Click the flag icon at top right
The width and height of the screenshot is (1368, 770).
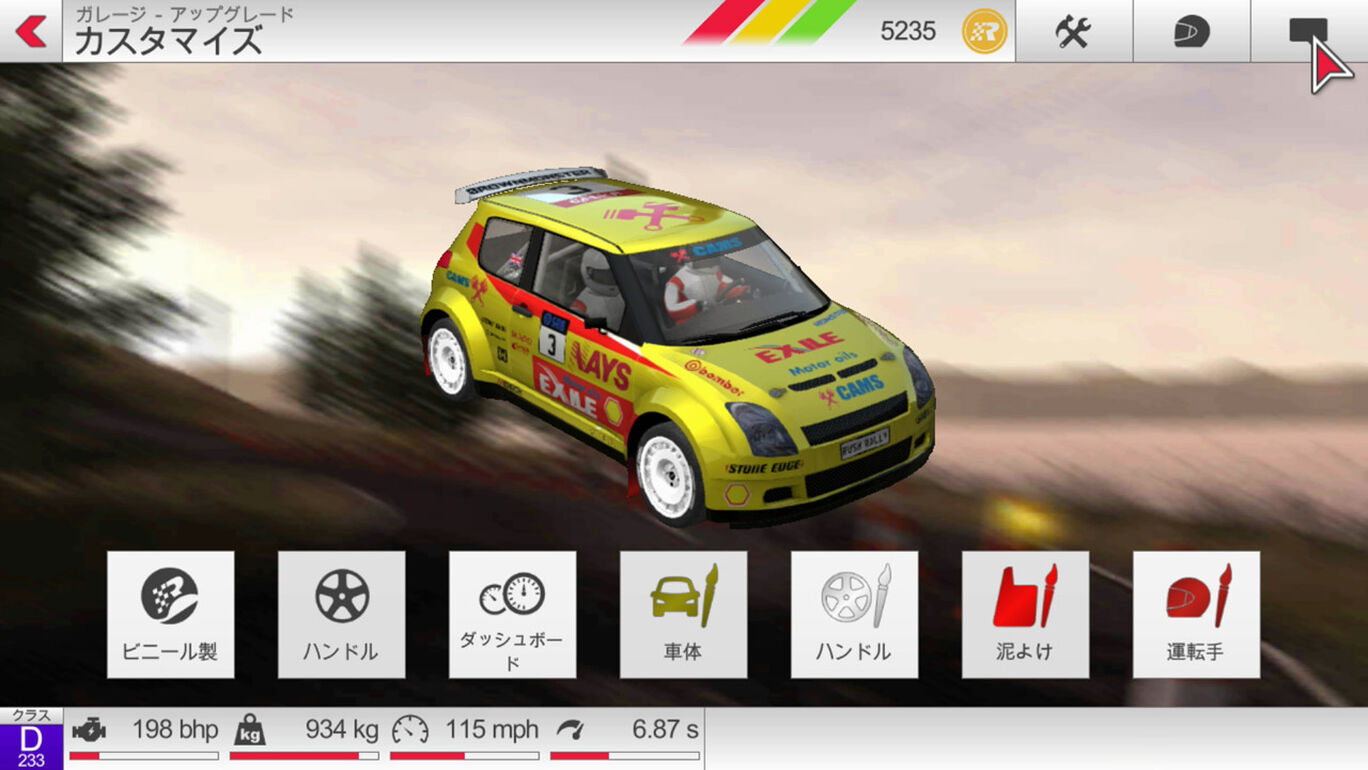[x=1313, y=30]
